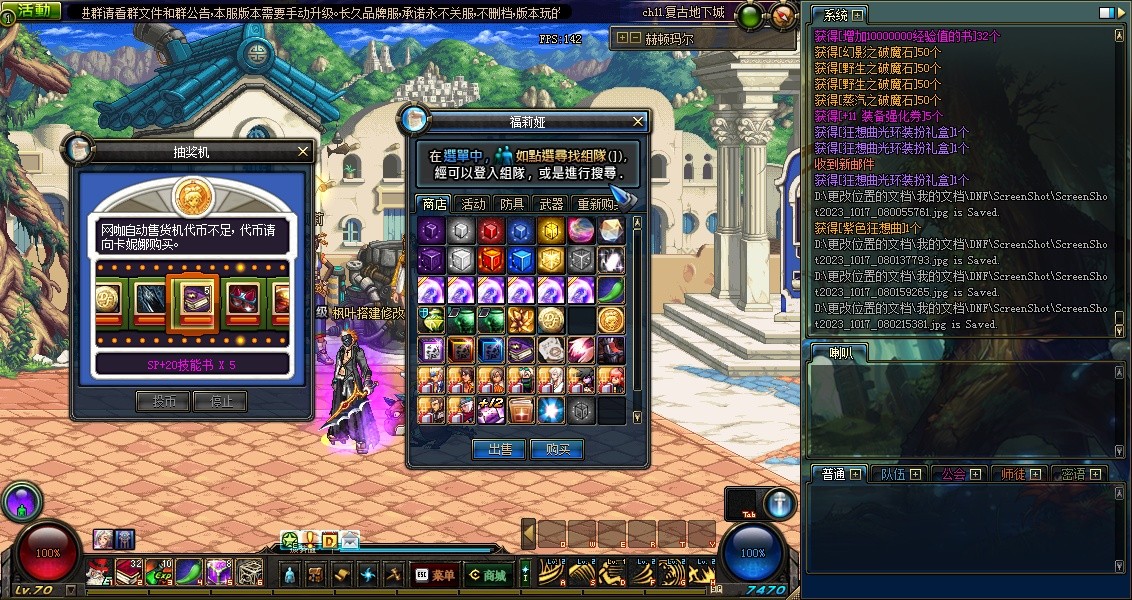Screen dimensions: 1132x600
Task: Click the 购买 buy button
Action: 556,449
